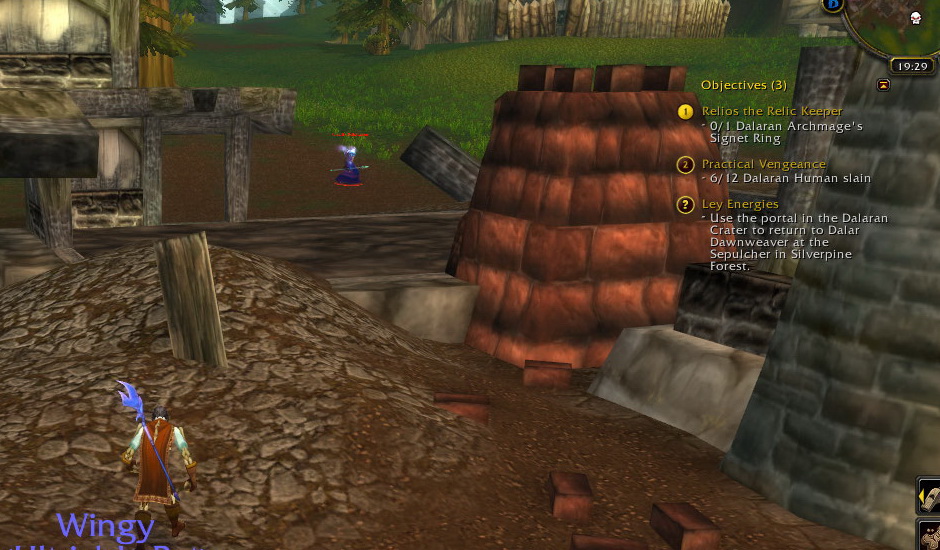
Task: Click the quest marker numbered 1
Action: (x=685, y=112)
